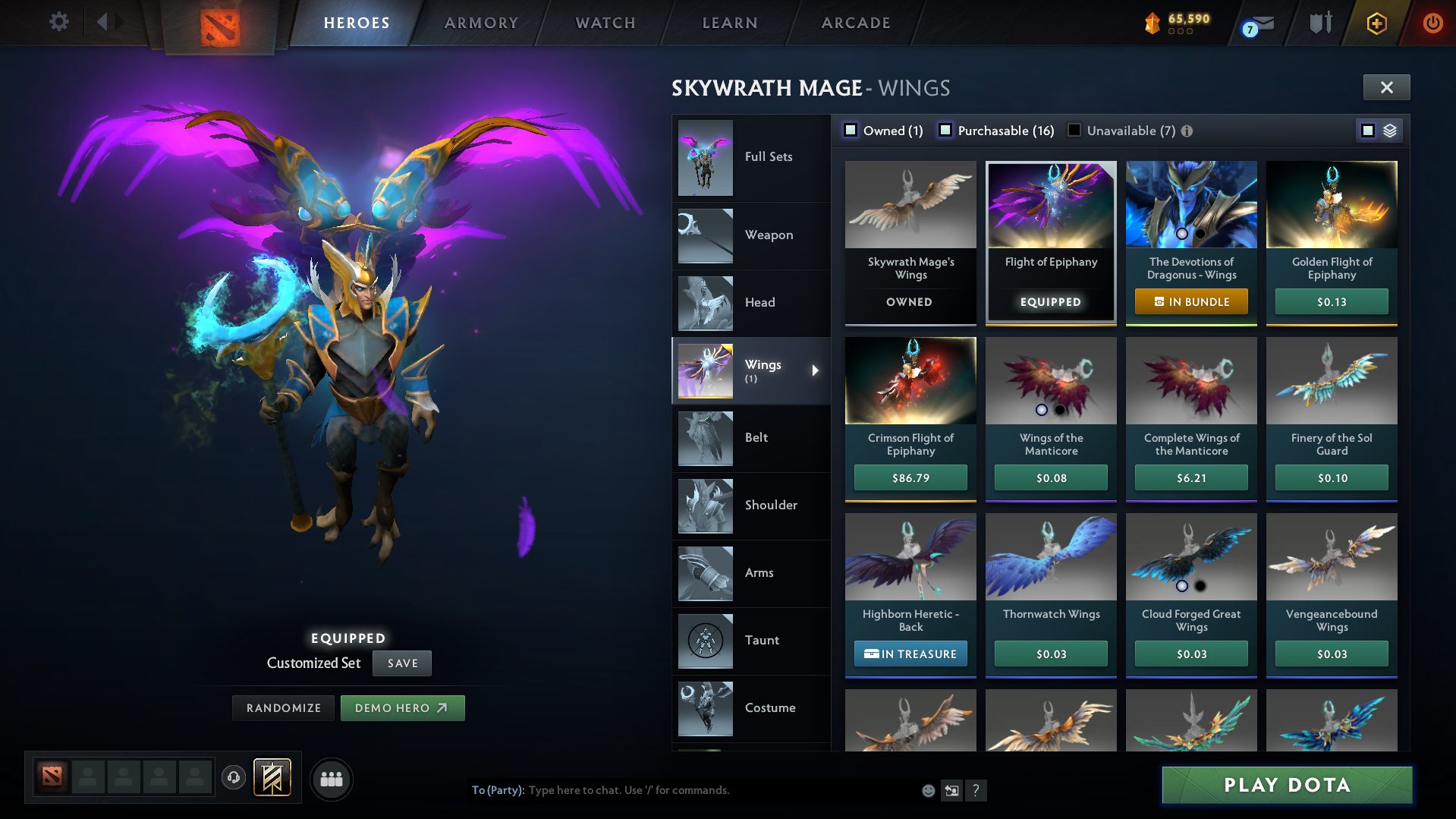Switch to the ARMORY tab
Image resolution: width=1456 pixels, height=819 pixels.
480,23
